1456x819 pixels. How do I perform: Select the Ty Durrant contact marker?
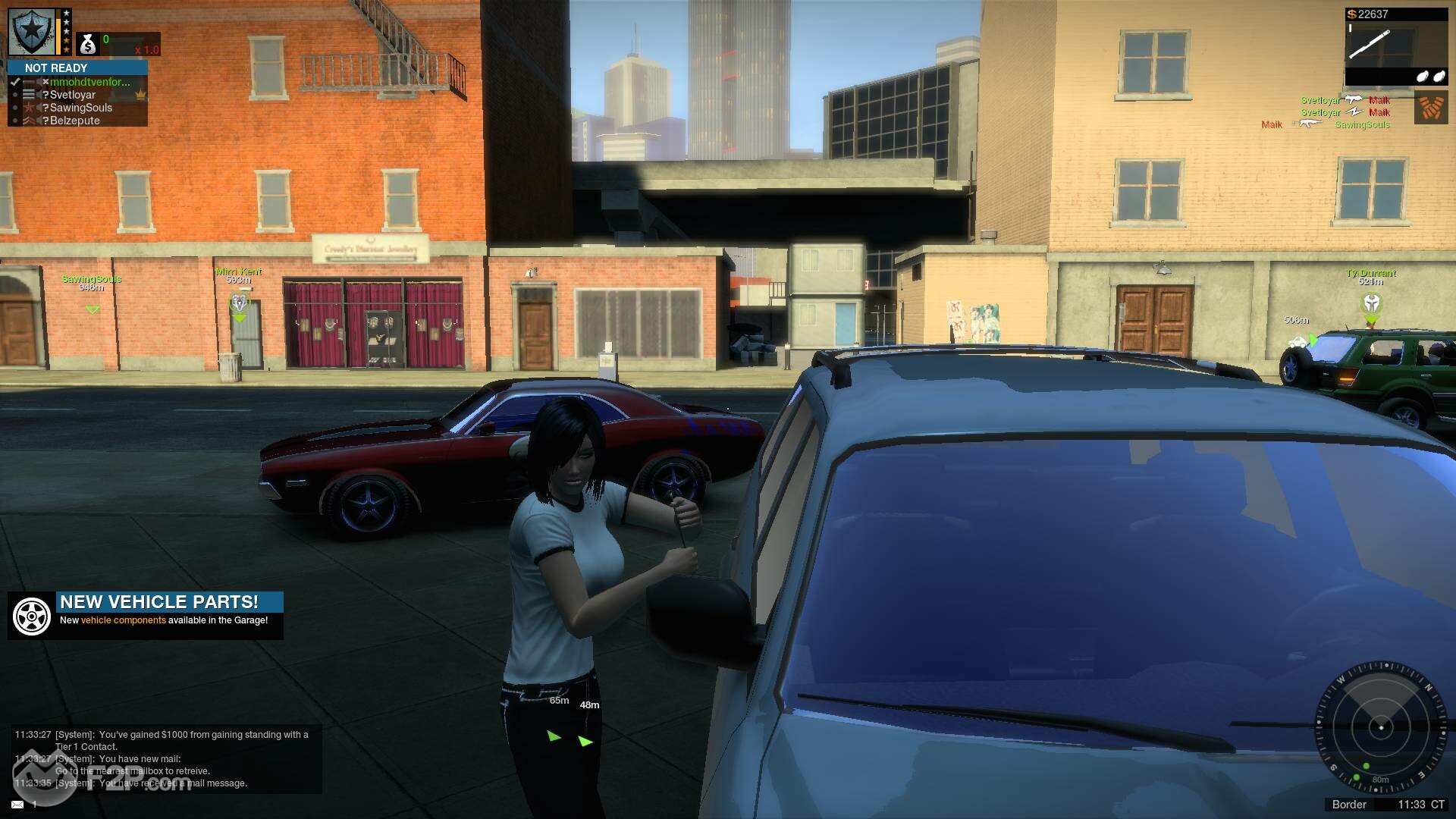(1372, 304)
